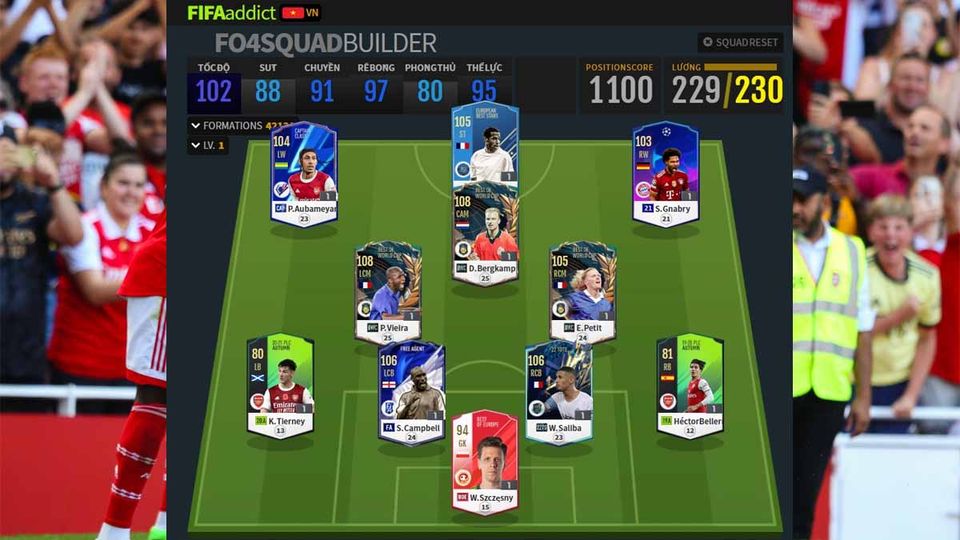Expand the LV. level dropdown

208,146
